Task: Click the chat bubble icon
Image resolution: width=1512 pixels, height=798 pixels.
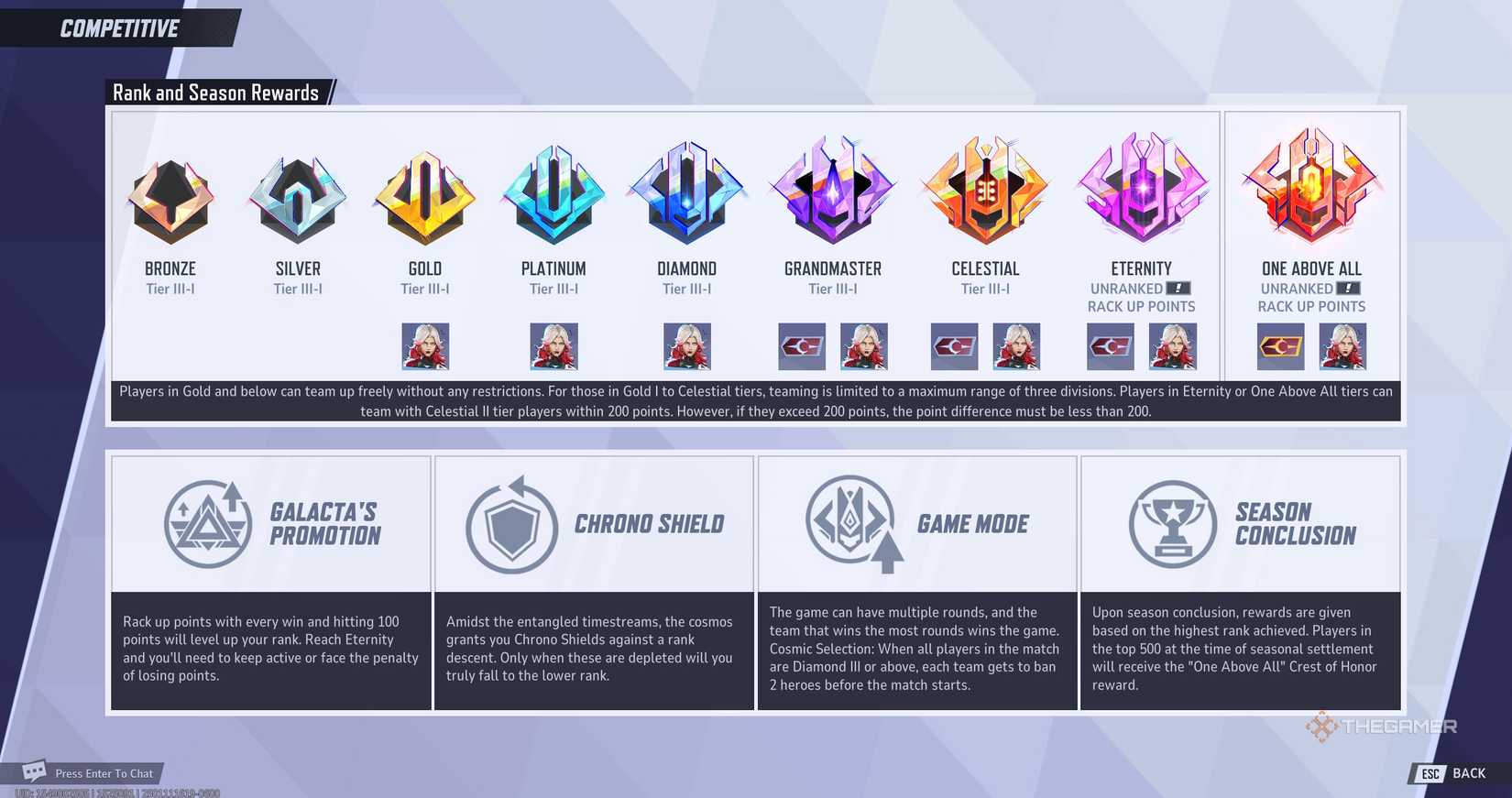Action: point(34,771)
